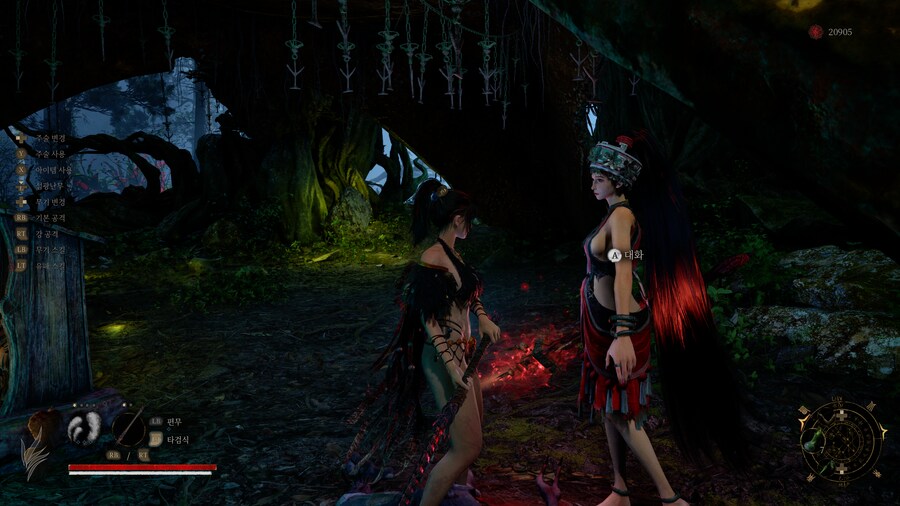Screen dimensions: 900x506
Task: Select the 타검식 skill label
Action: pos(178,439)
